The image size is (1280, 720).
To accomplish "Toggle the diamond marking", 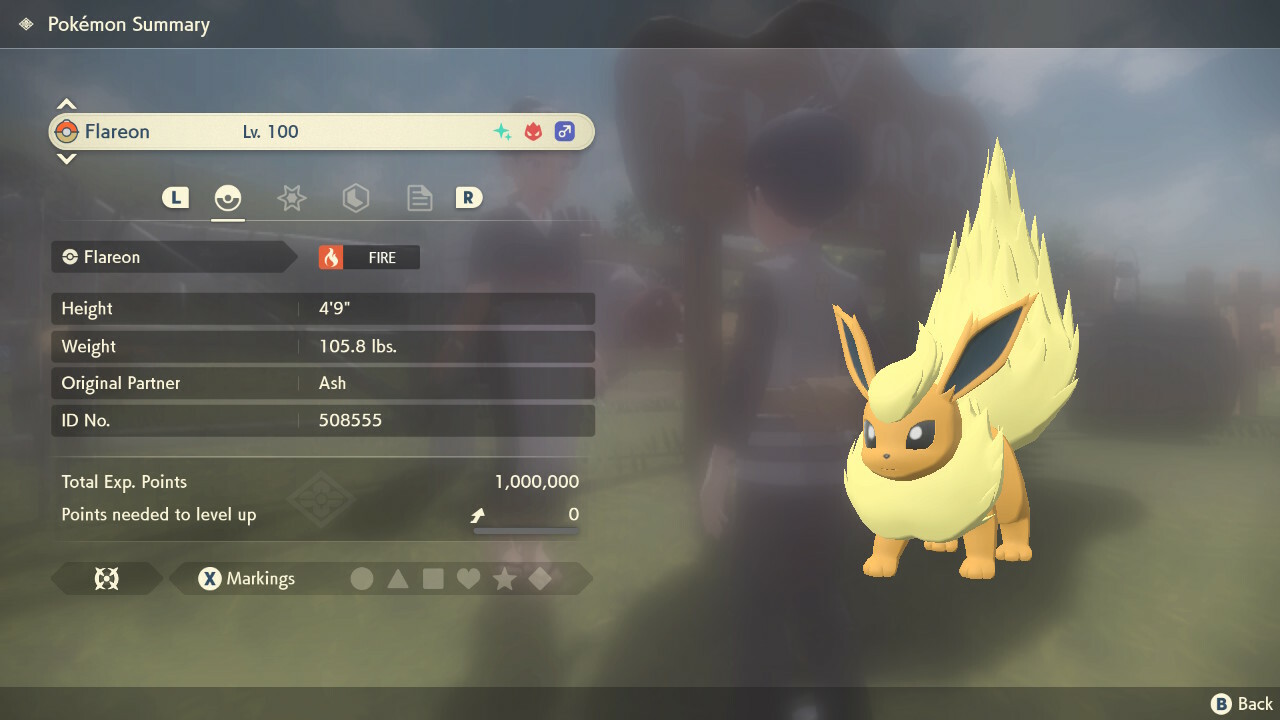I will click(x=540, y=578).
